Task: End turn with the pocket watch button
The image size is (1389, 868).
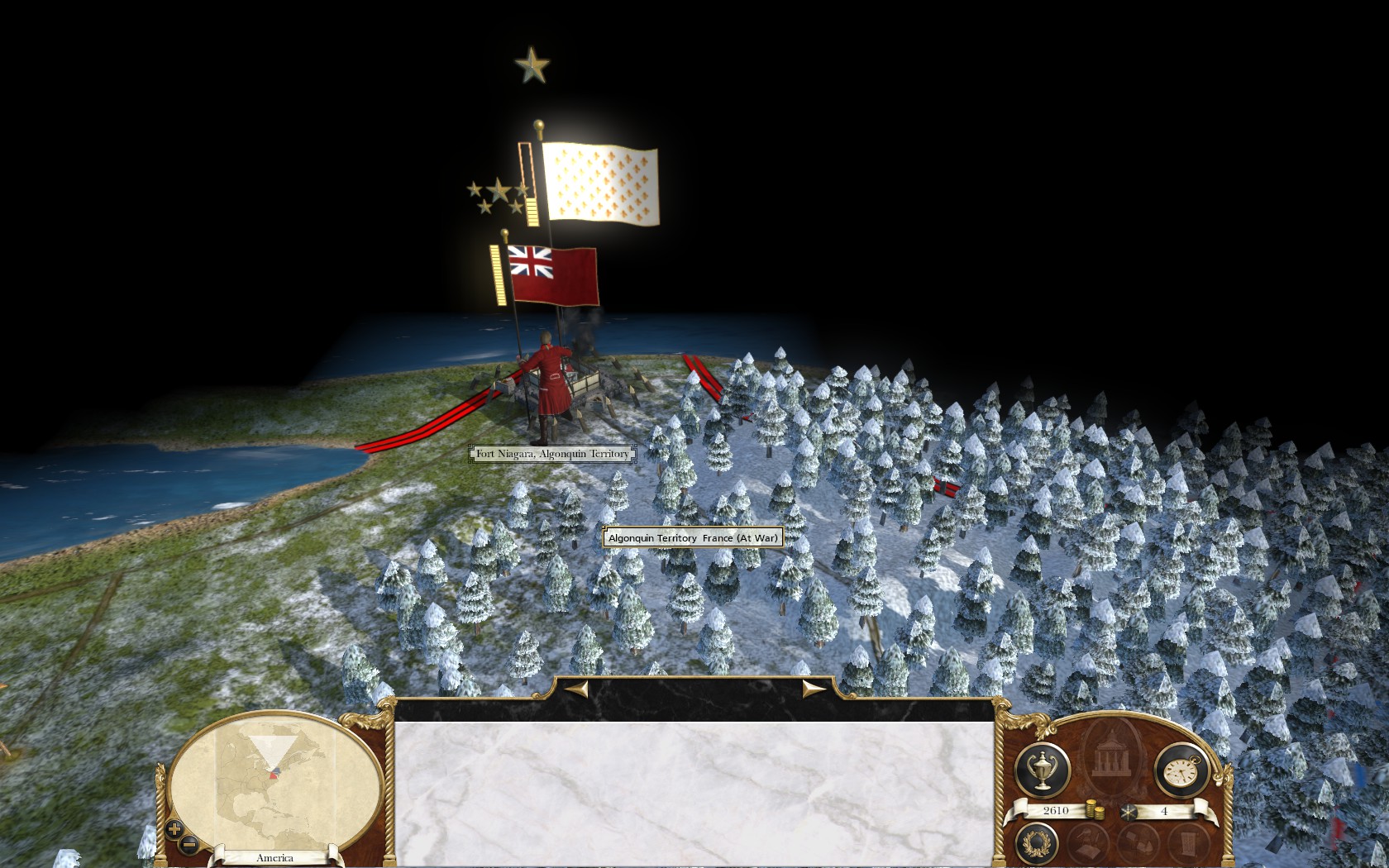Action: [1181, 770]
